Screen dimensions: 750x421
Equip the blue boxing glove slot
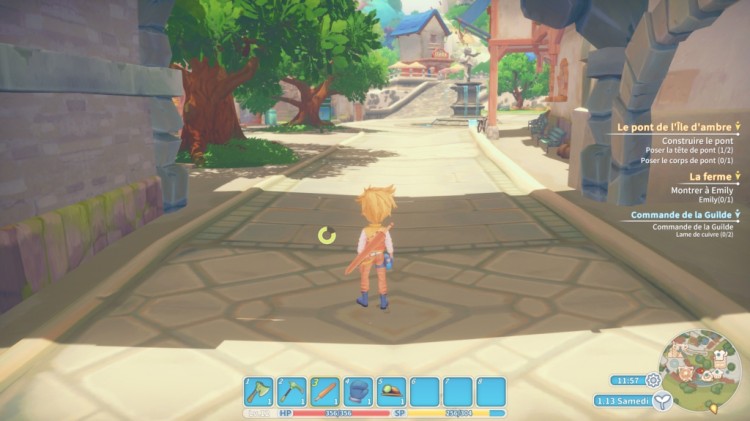(358, 391)
